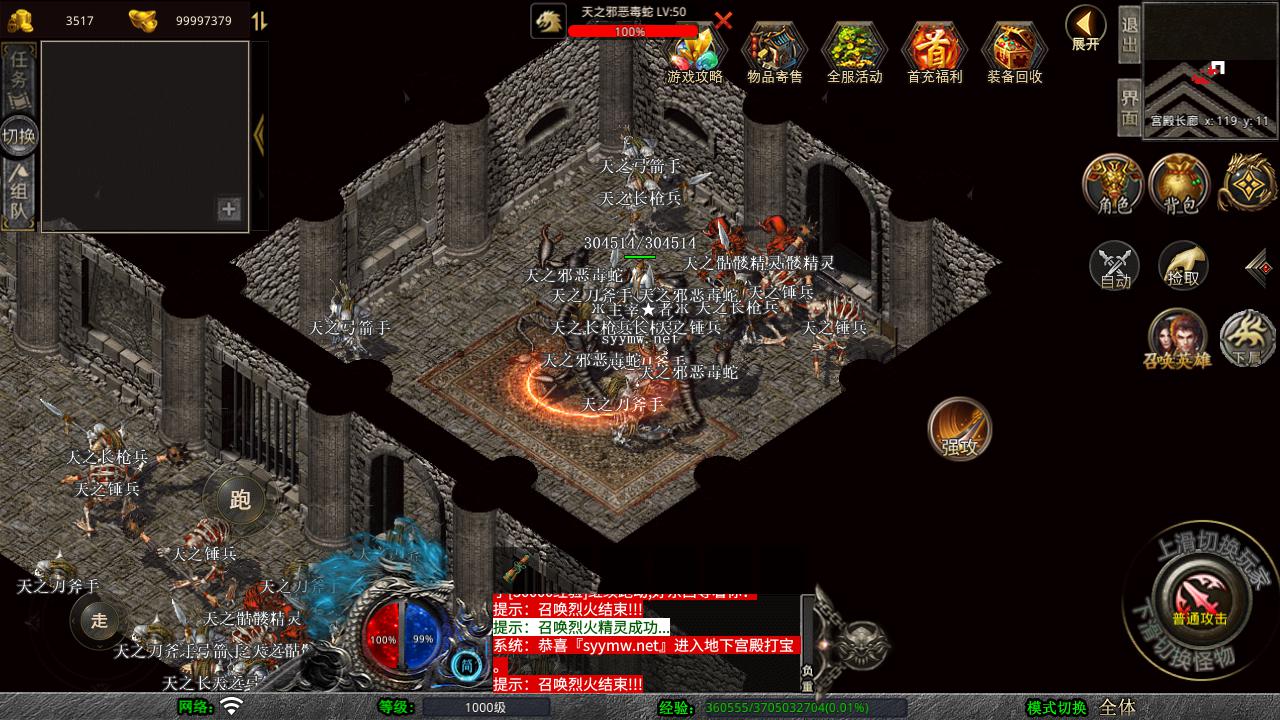Image resolution: width=1280 pixels, height=720 pixels.
Task: Open the 游戏攻略 game guide icon
Action: 694,51
